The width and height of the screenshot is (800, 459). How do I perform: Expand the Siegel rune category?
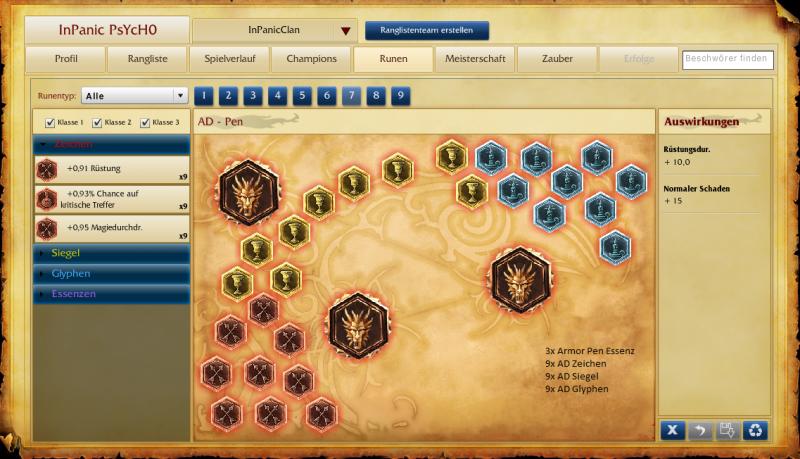tap(111, 253)
